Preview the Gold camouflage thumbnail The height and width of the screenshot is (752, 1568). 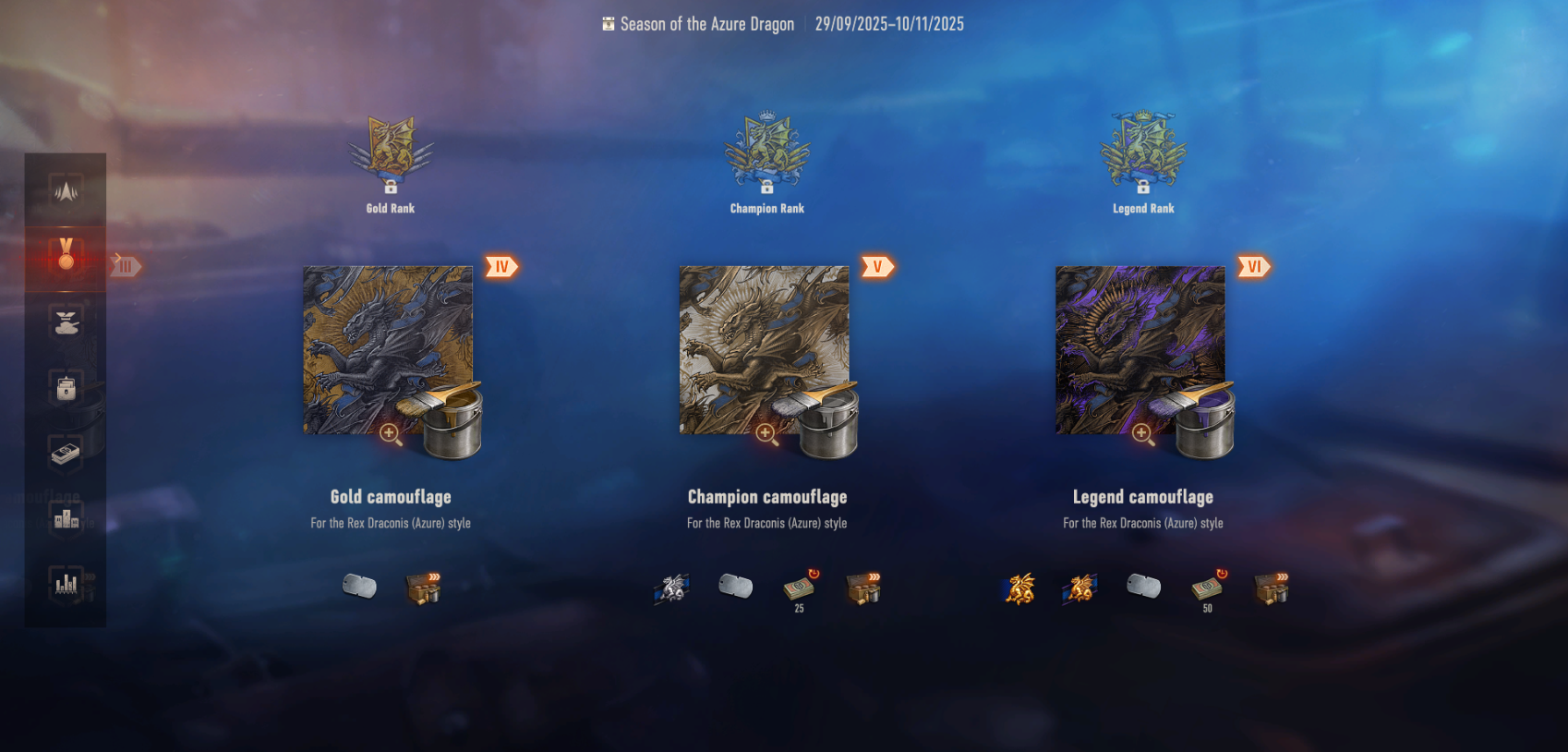coord(388,351)
